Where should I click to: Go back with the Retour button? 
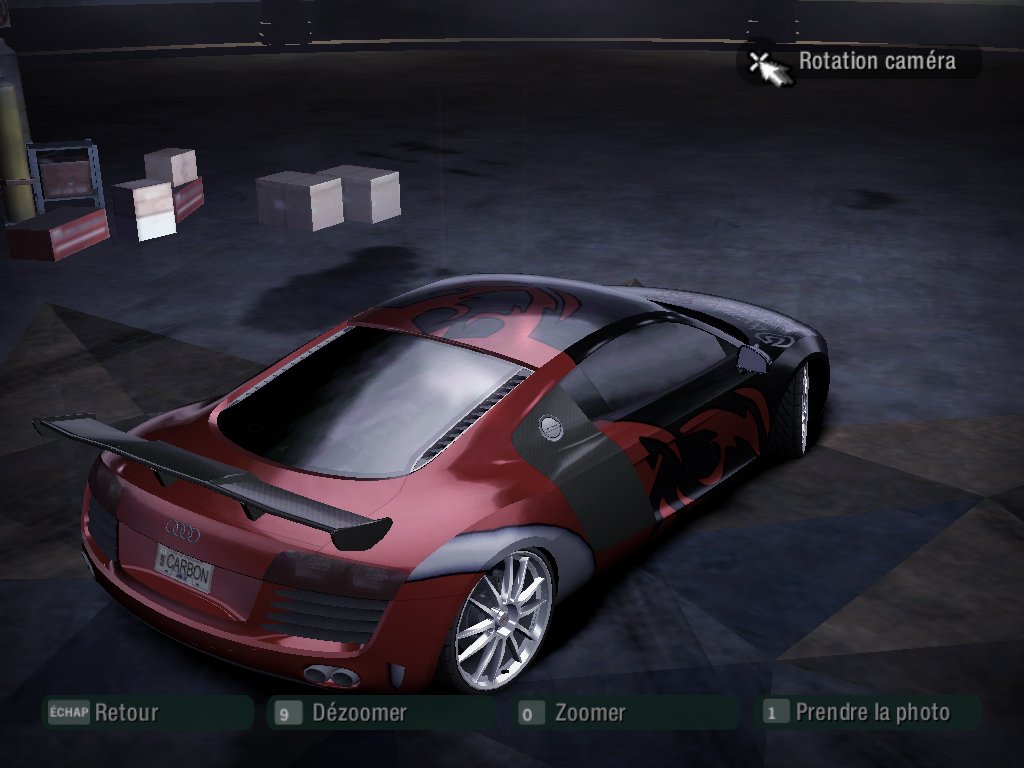[126, 713]
